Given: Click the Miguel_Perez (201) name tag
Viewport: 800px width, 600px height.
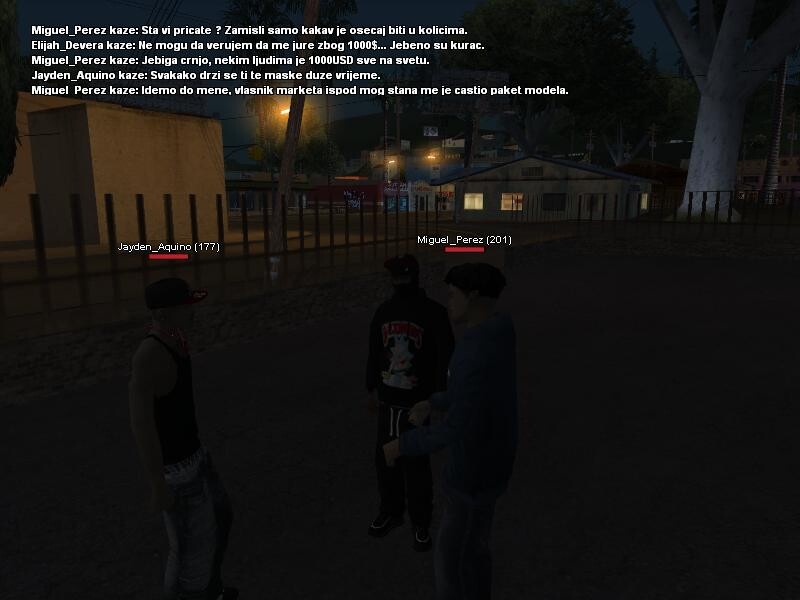Looking at the screenshot, I should point(464,240).
